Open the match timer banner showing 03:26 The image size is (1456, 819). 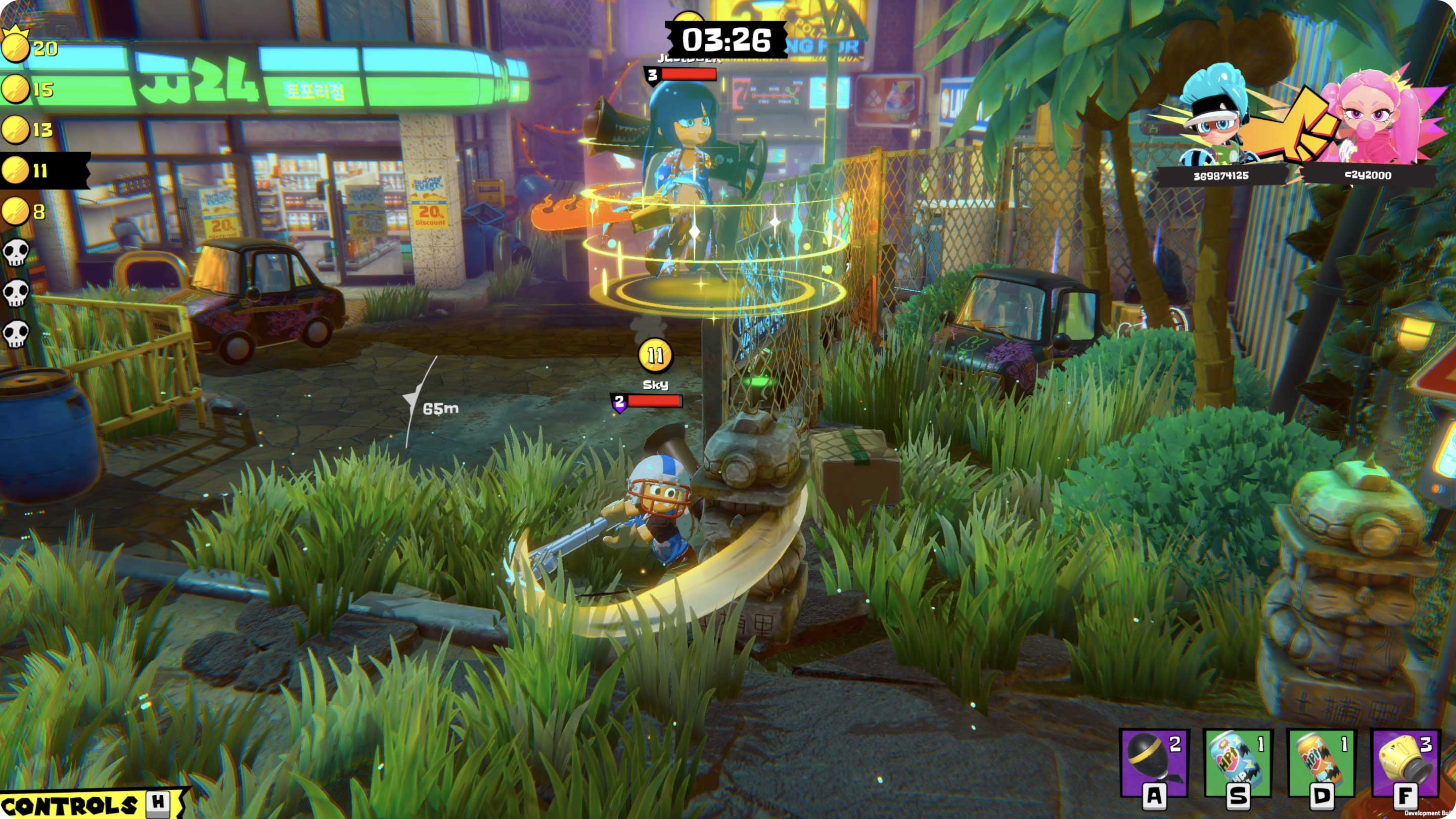tap(728, 39)
